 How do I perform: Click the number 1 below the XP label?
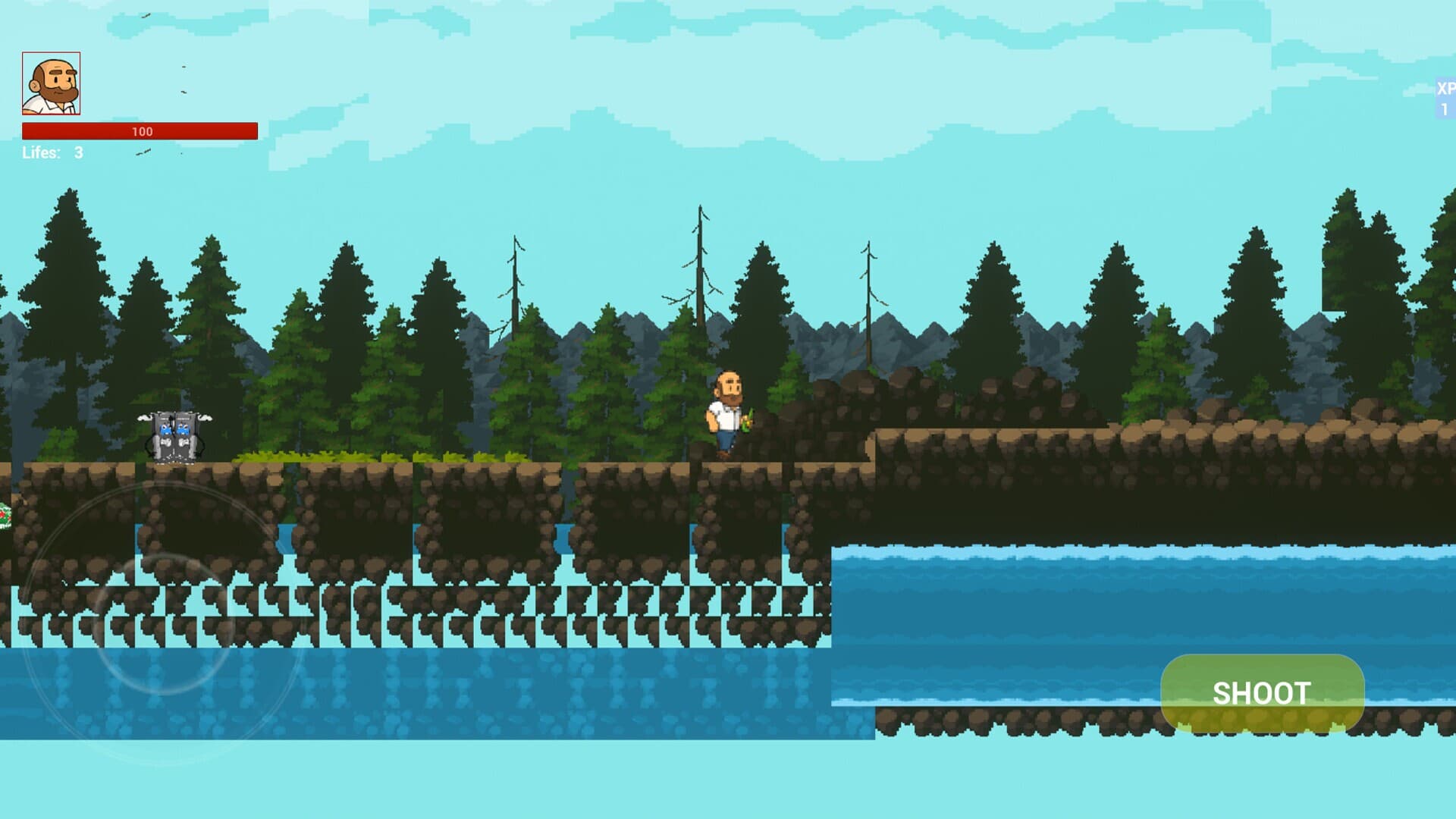click(1445, 110)
